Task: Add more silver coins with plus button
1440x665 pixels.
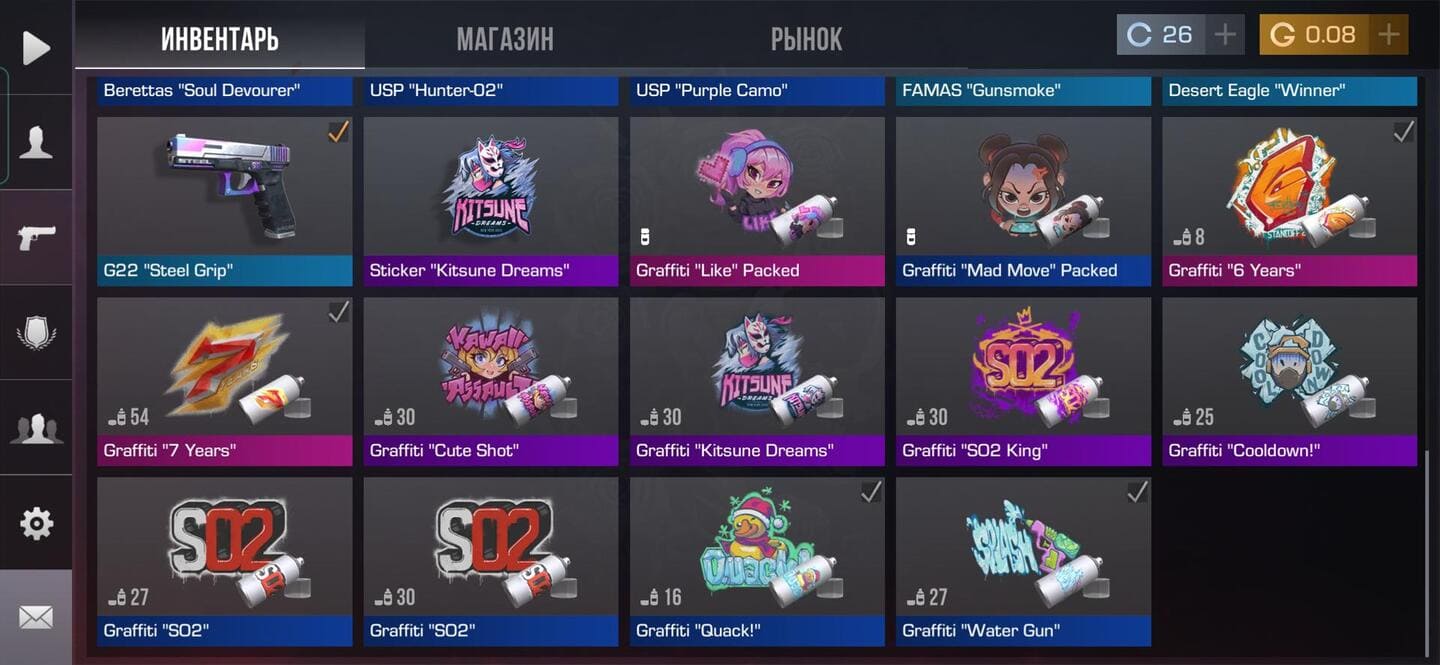Action: [x=1225, y=35]
